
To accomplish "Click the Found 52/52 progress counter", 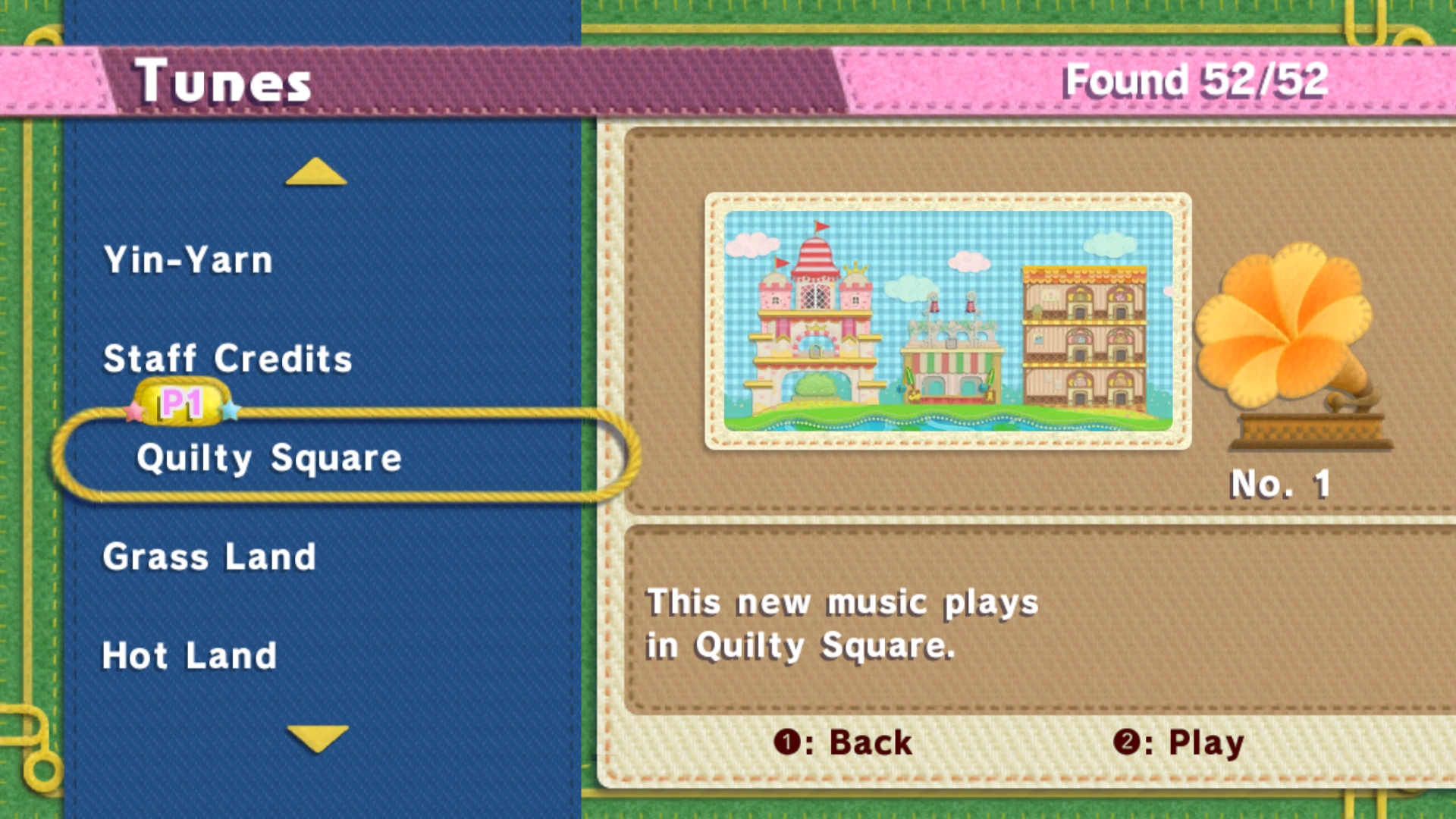I will pyautogui.click(x=1194, y=80).
